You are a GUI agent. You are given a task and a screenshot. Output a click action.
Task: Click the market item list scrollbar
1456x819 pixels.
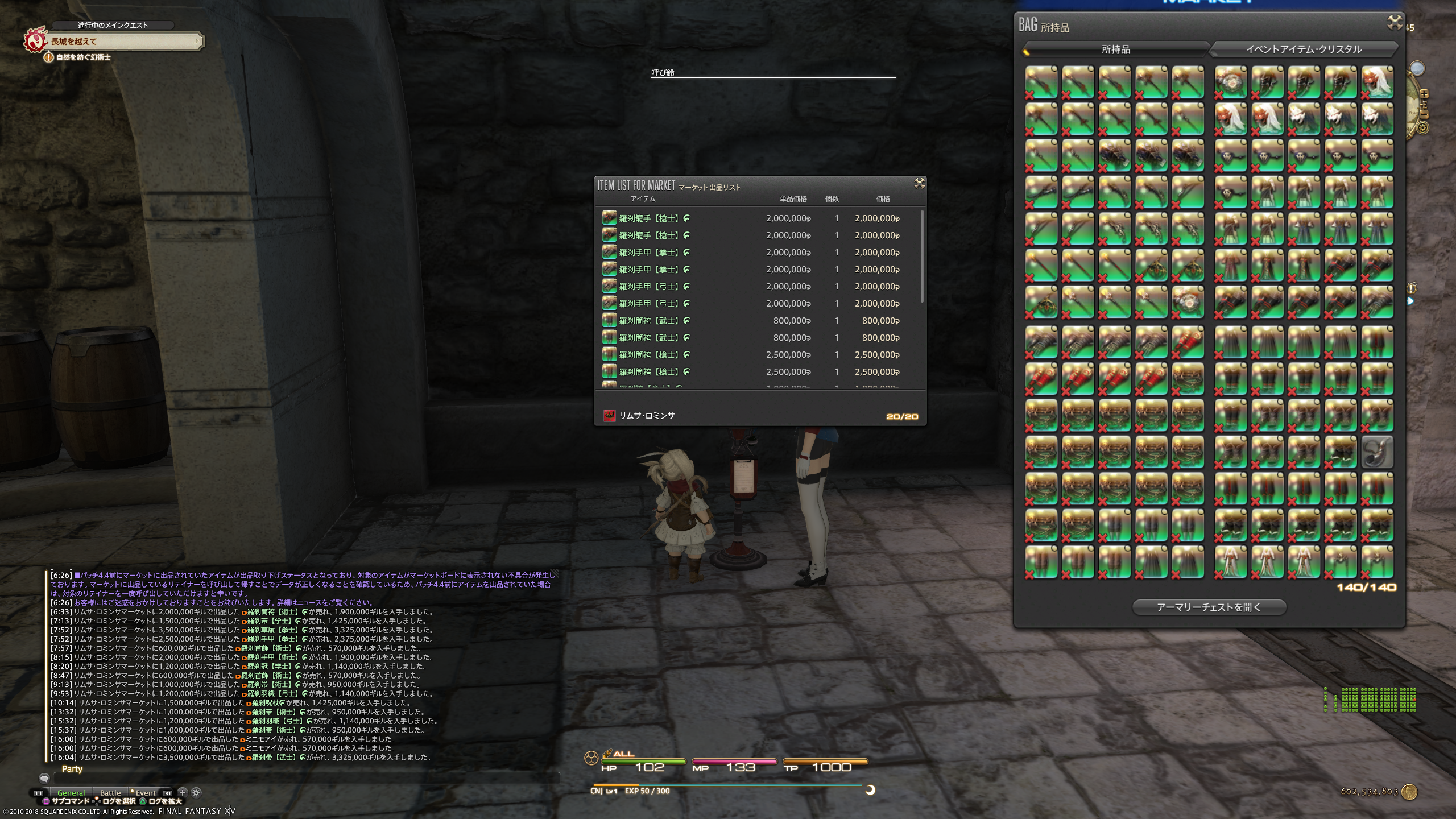pyautogui.click(x=921, y=256)
